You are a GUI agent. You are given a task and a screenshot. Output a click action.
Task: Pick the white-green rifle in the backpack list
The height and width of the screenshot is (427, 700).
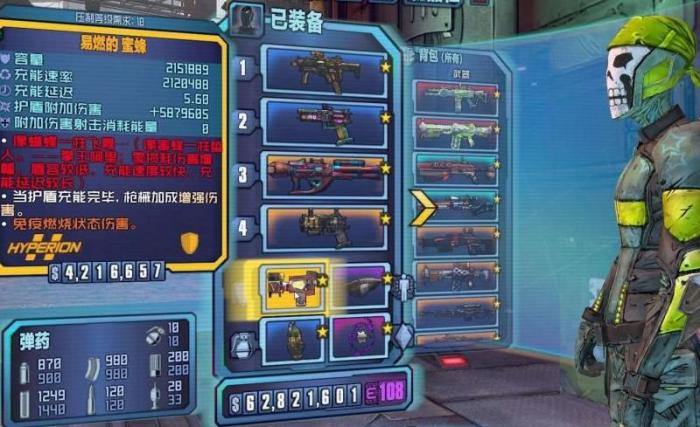[456, 132]
